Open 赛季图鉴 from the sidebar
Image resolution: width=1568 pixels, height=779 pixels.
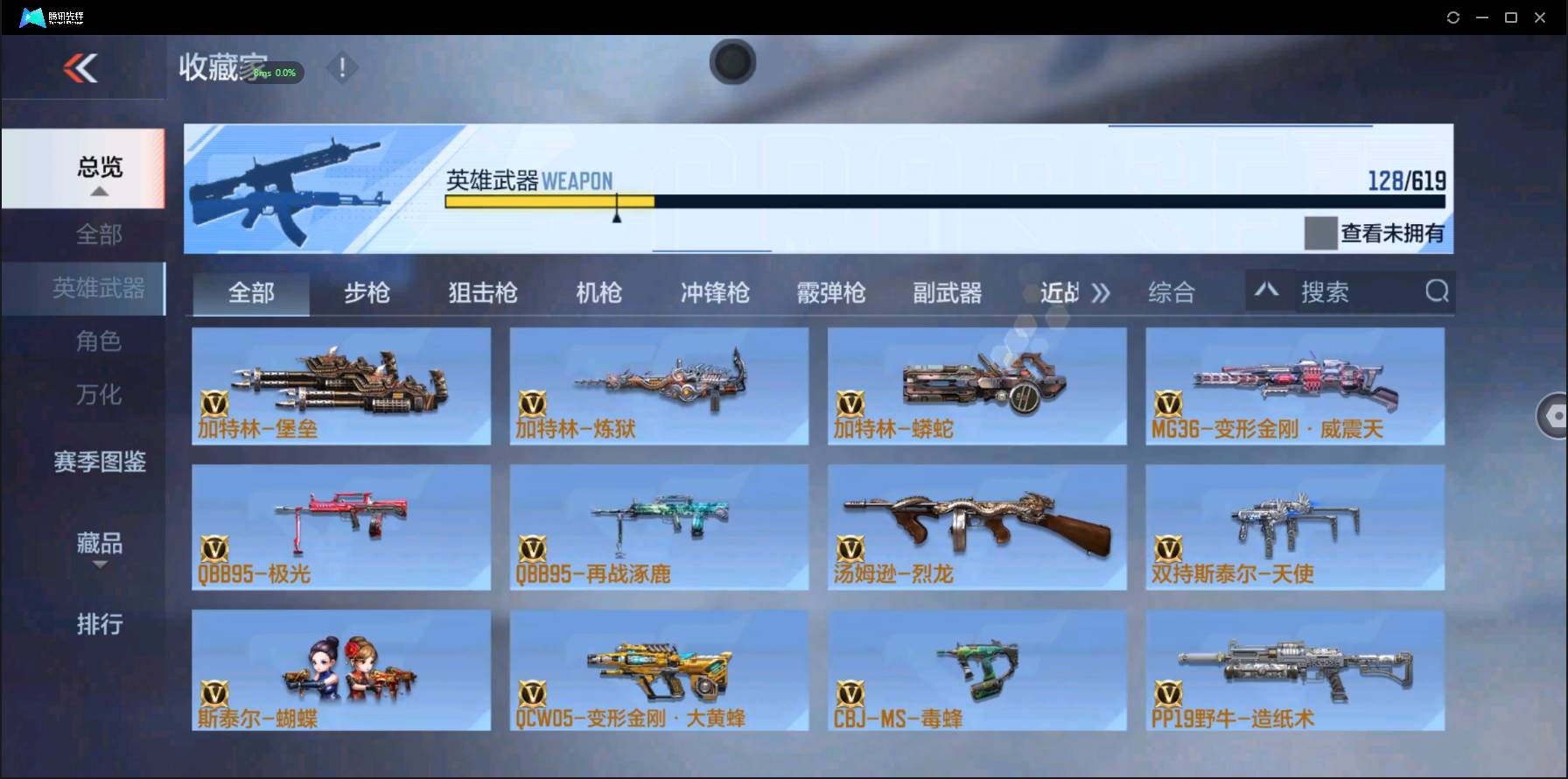99,462
